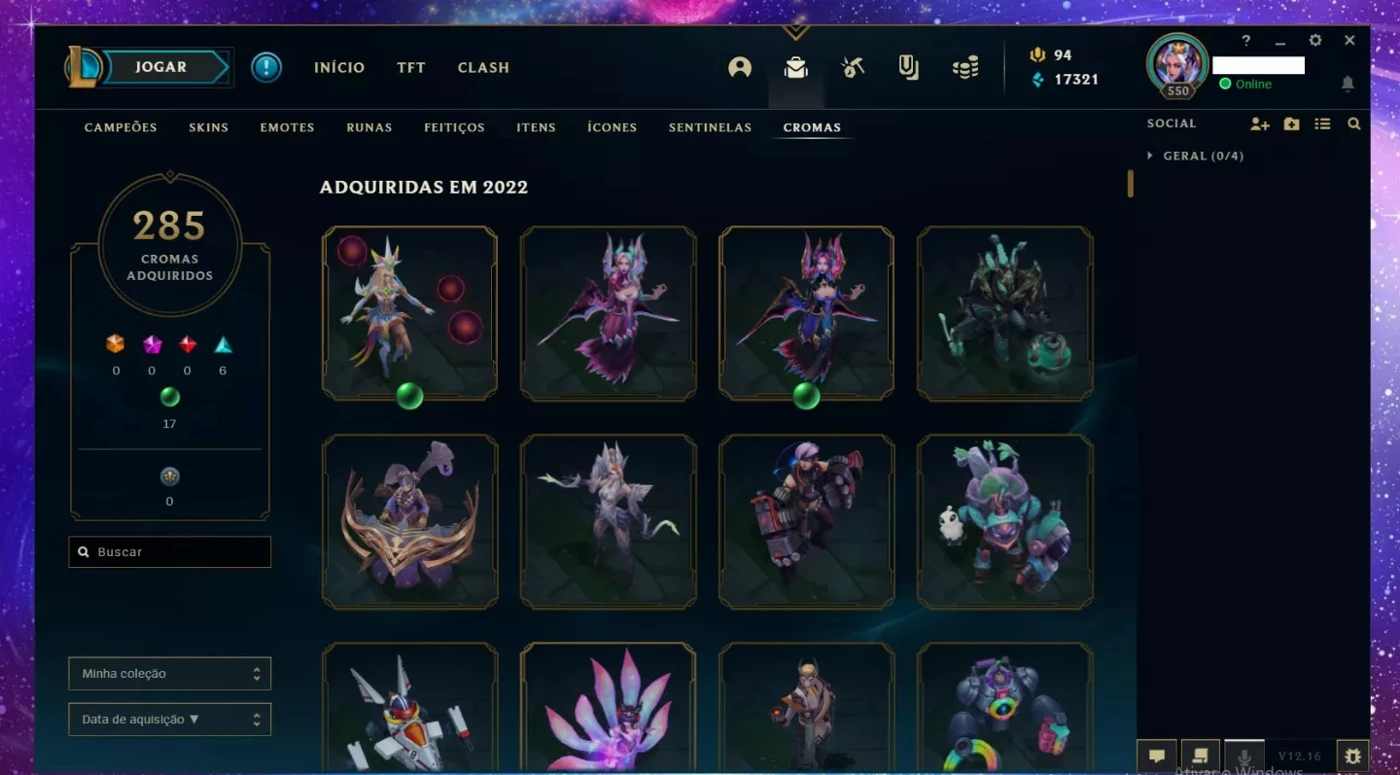Image resolution: width=1400 pixels, height=775 pixels.
Task: Open the search icon in the Social panel
Action: (1352, 123)
